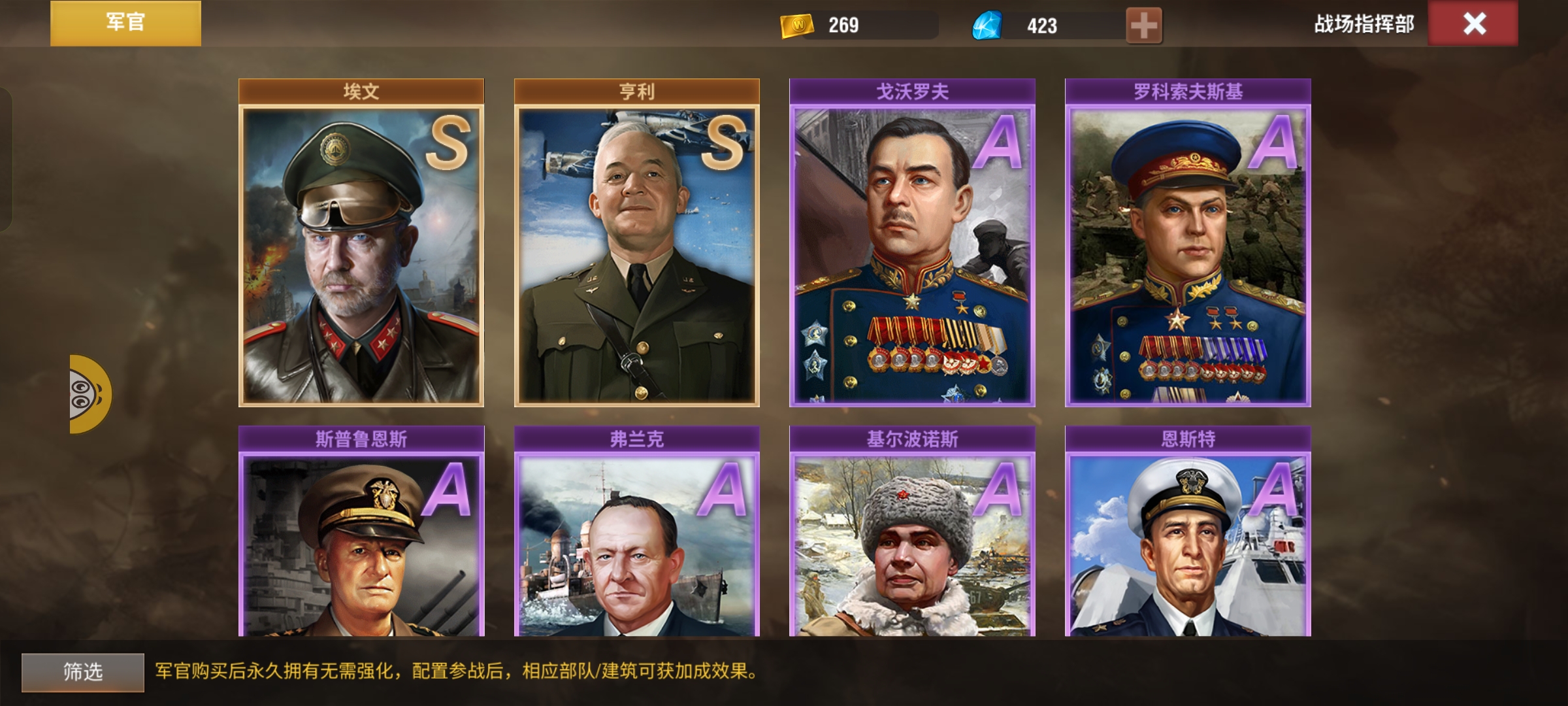Switch to the 军官 tab
1568x706 pixels.
[x=125, y=23]
